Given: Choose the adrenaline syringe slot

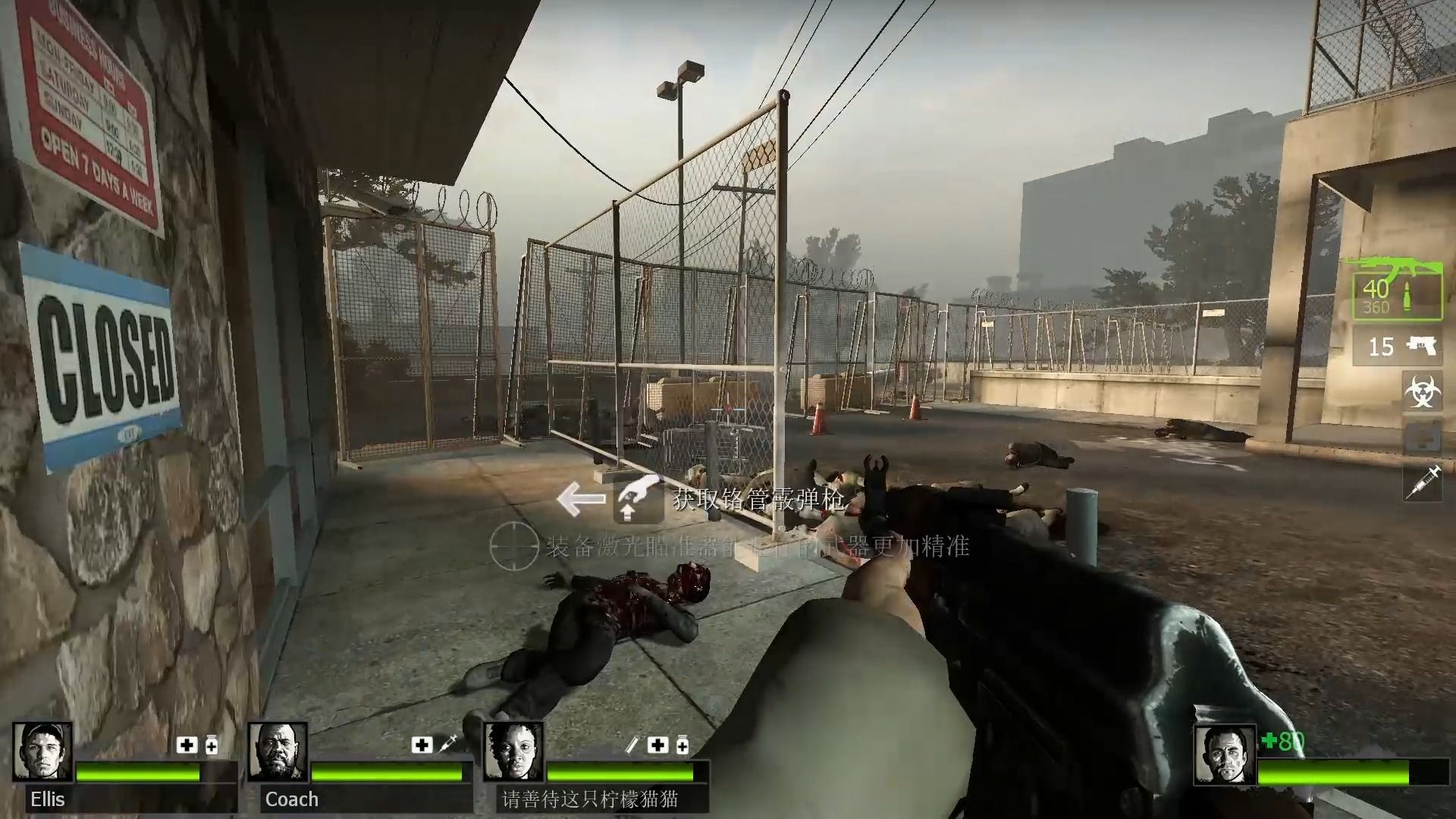Looking at the screenshot, I should click(1422, 483).
